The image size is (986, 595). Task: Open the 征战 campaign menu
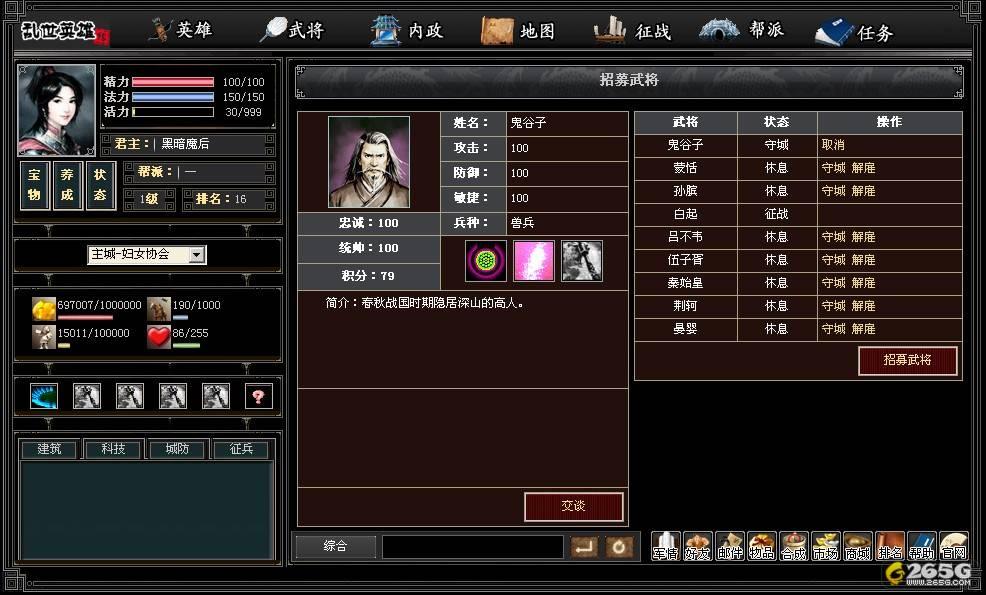point(636,31)
